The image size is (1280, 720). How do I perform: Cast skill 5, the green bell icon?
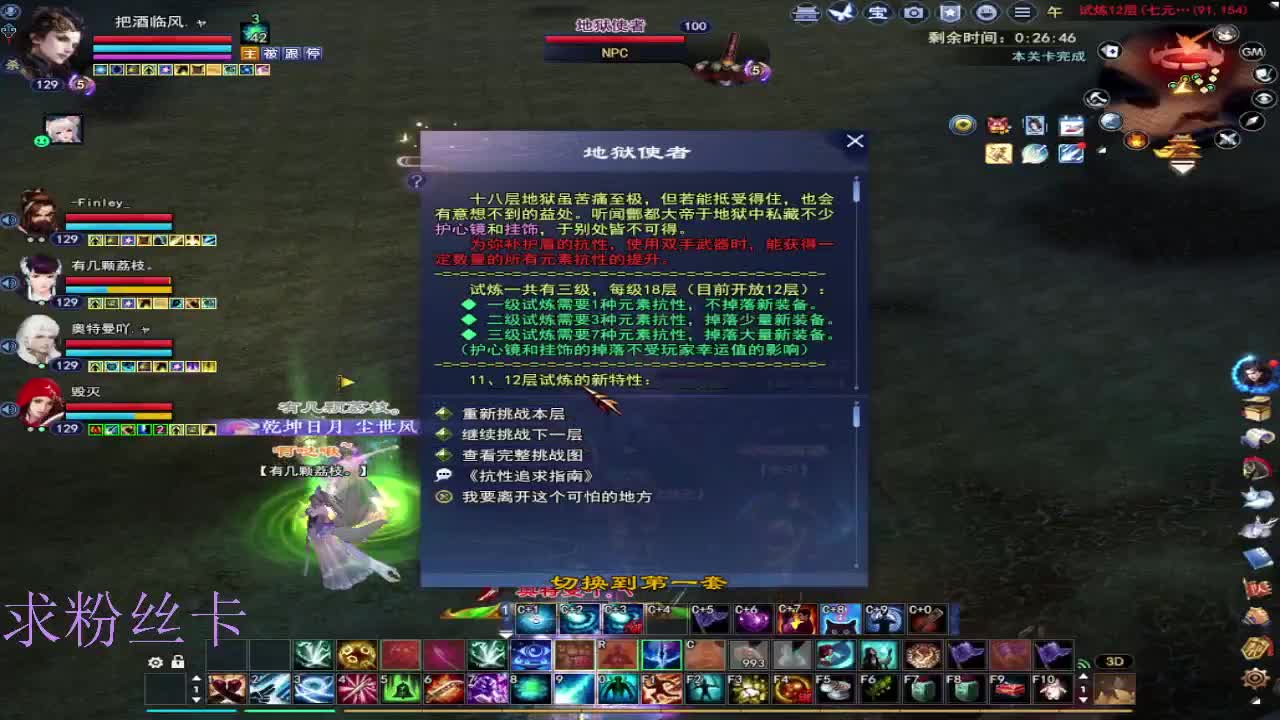[x=400, y=687]
